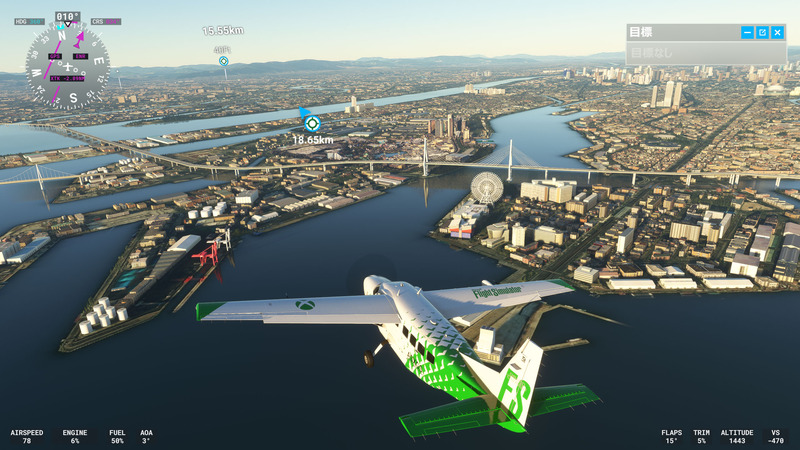Pop out the 目標 panel into a window
The height and width of the screenshot is (450, 800).
pyautogui.click(x=762, y=33)
